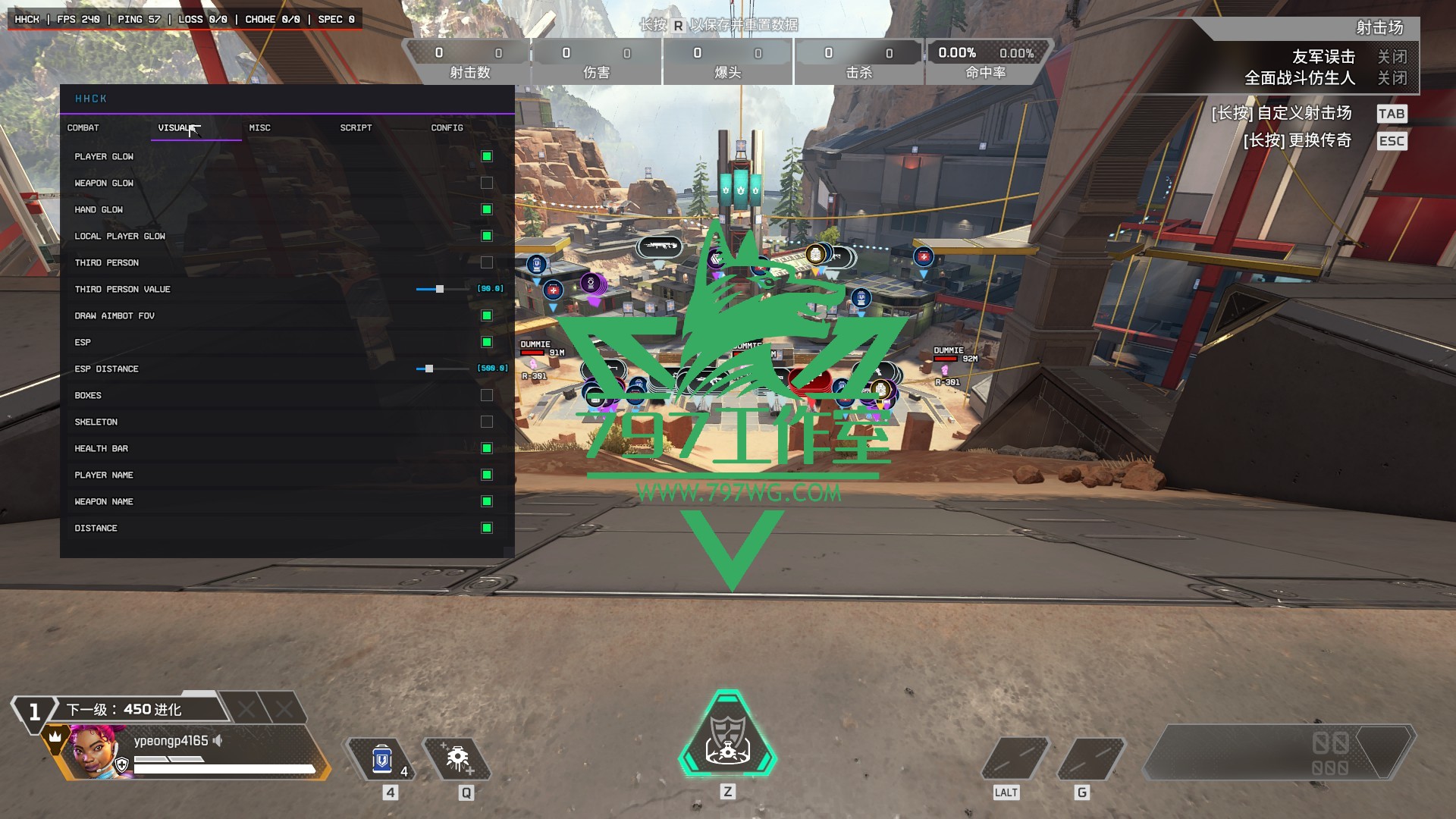Click the ESC key indicator beside 更换传奇
Screen dimensions: 1456x819
[1392, 140]
